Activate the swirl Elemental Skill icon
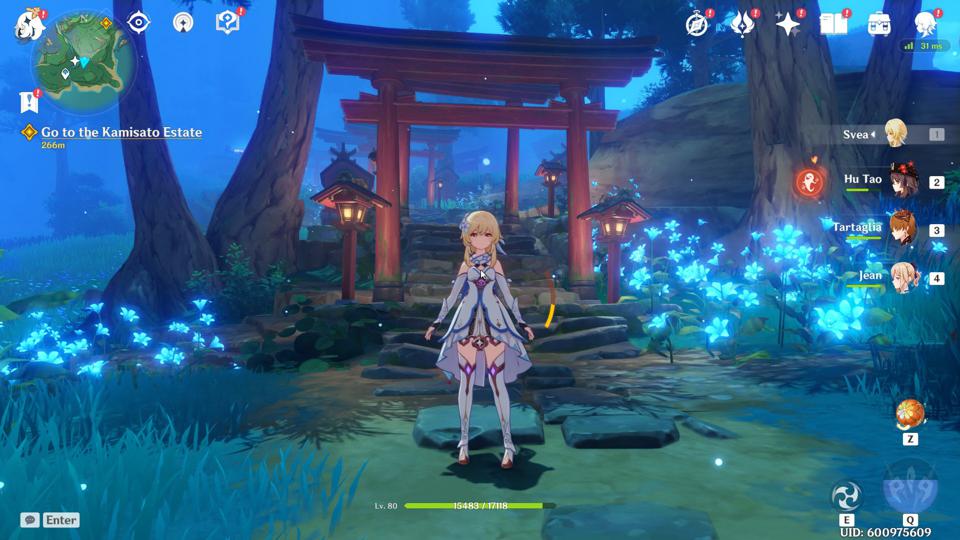The width and height of the screenshot is (960, 540). point(846,495)
